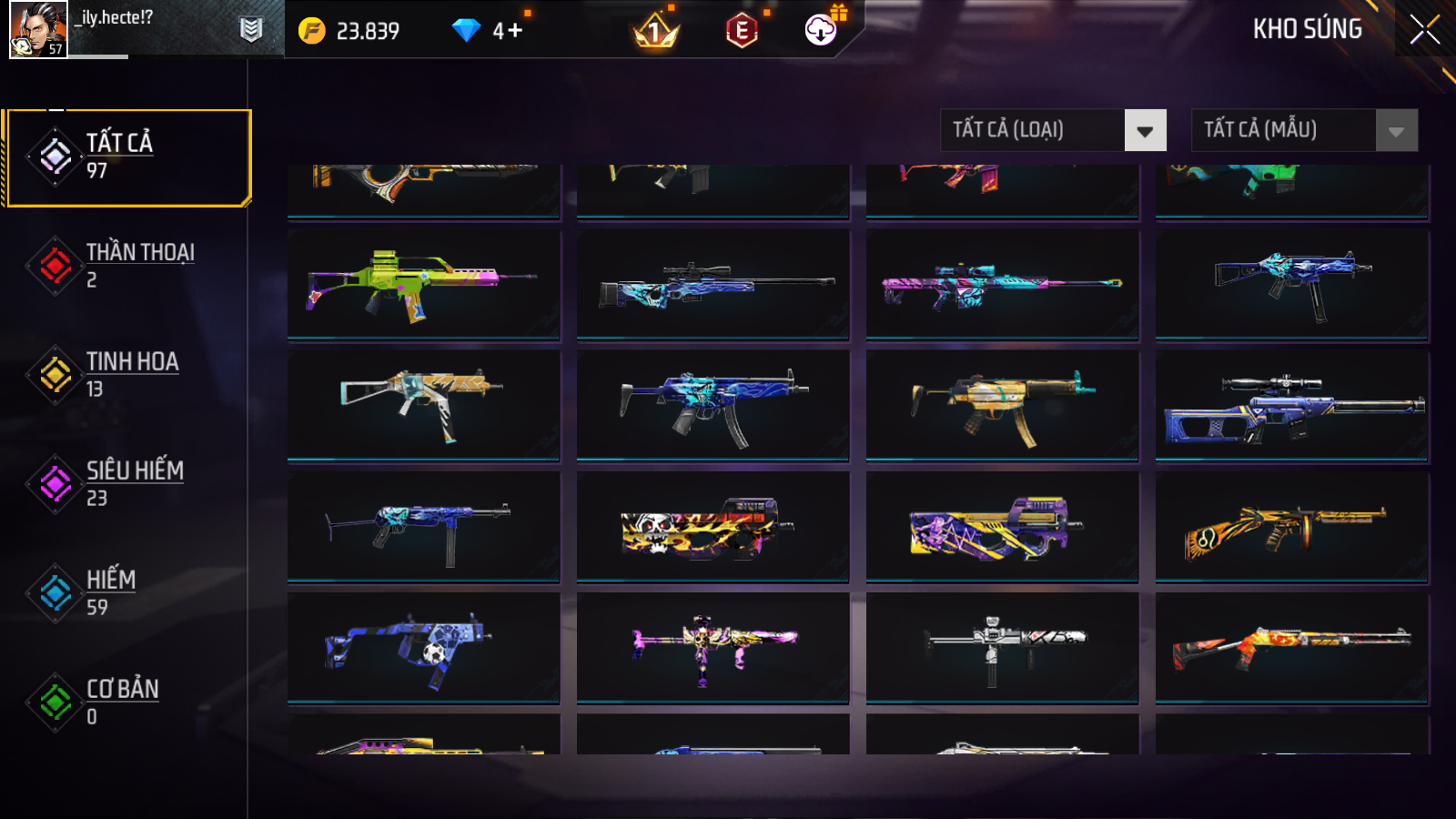Select the Tất Cả category tab

pos(128,157)
